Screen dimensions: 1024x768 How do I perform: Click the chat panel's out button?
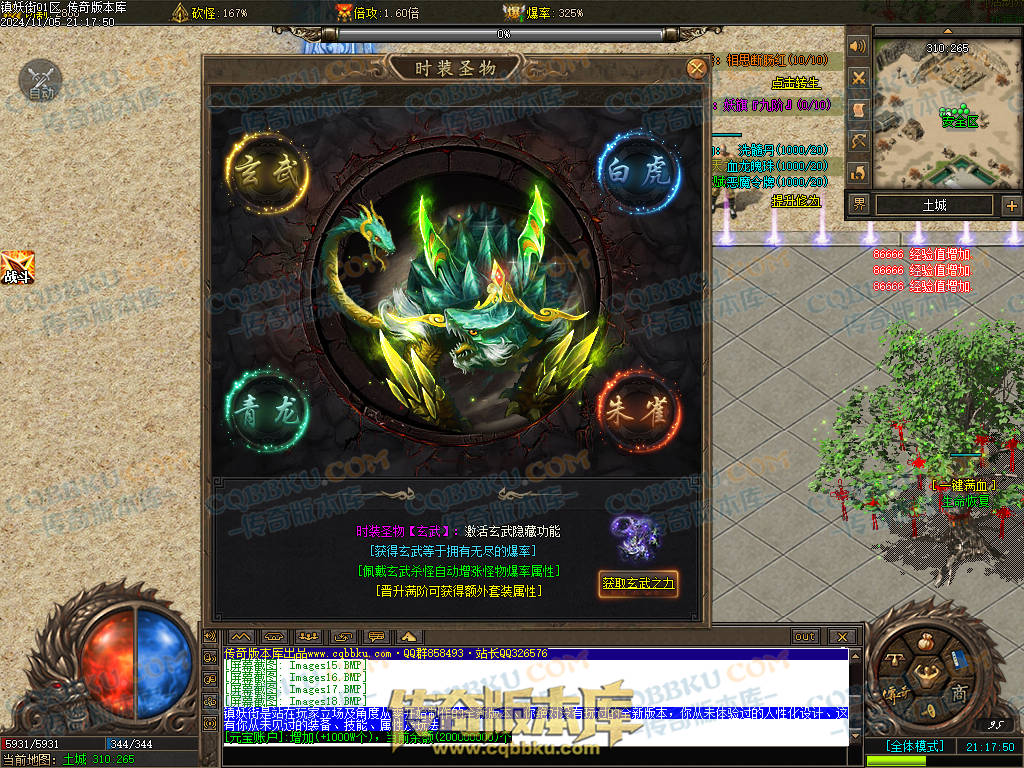click(804, 636)
